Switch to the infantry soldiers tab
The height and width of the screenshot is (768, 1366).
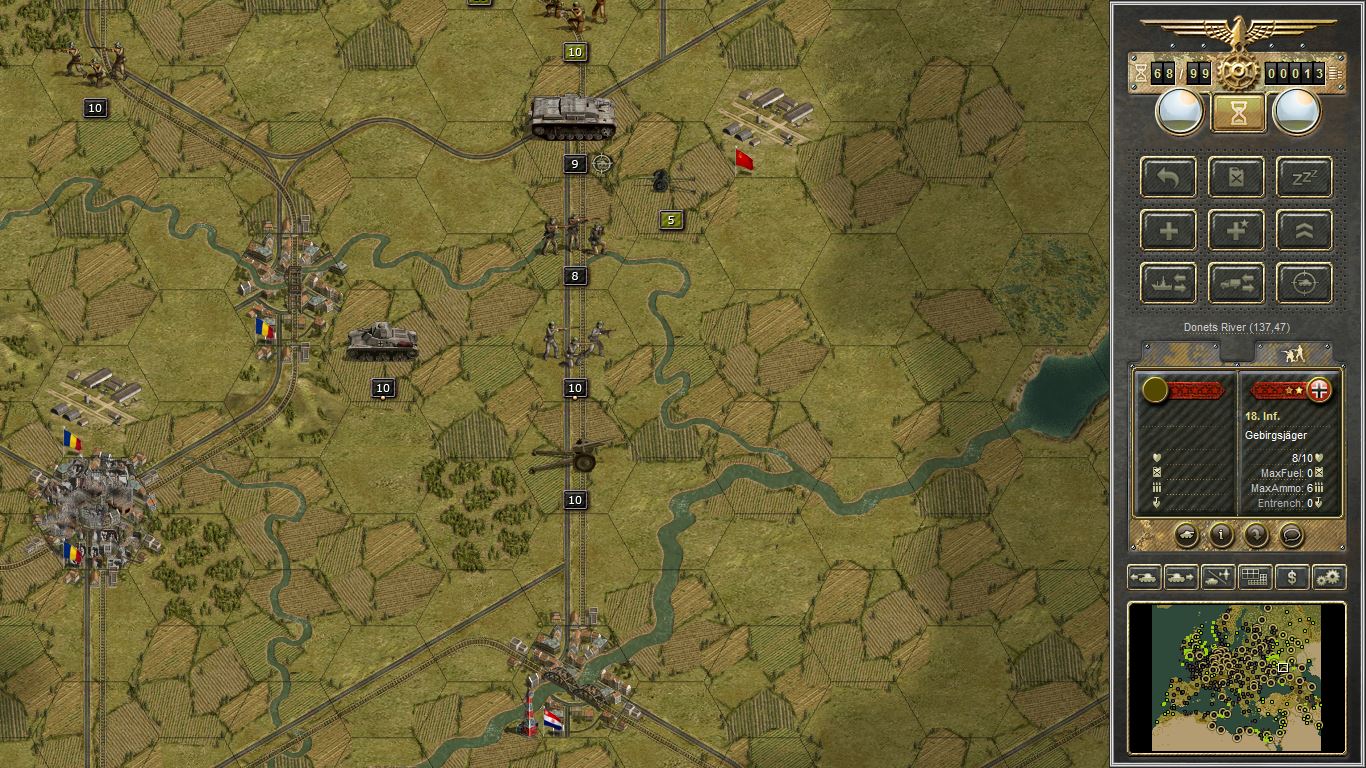[x=1293, y=353]
